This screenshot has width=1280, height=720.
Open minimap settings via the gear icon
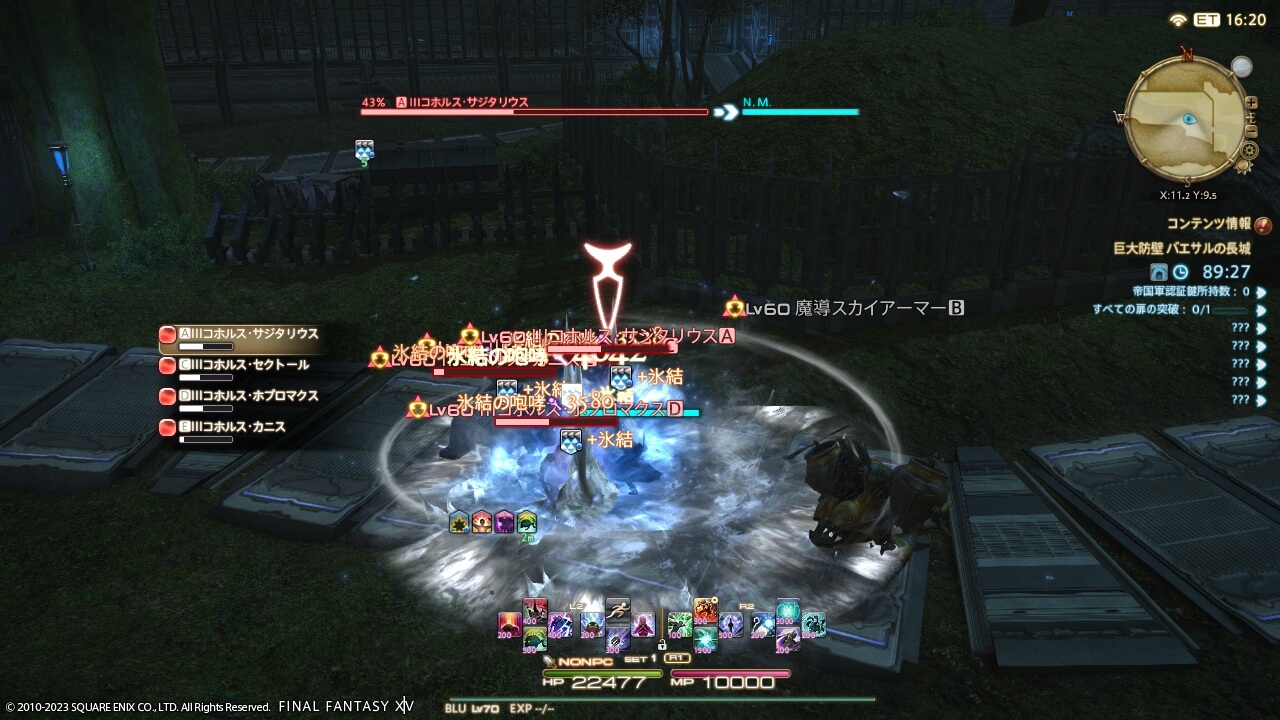pyautogui.click(x=1248, y=148)
